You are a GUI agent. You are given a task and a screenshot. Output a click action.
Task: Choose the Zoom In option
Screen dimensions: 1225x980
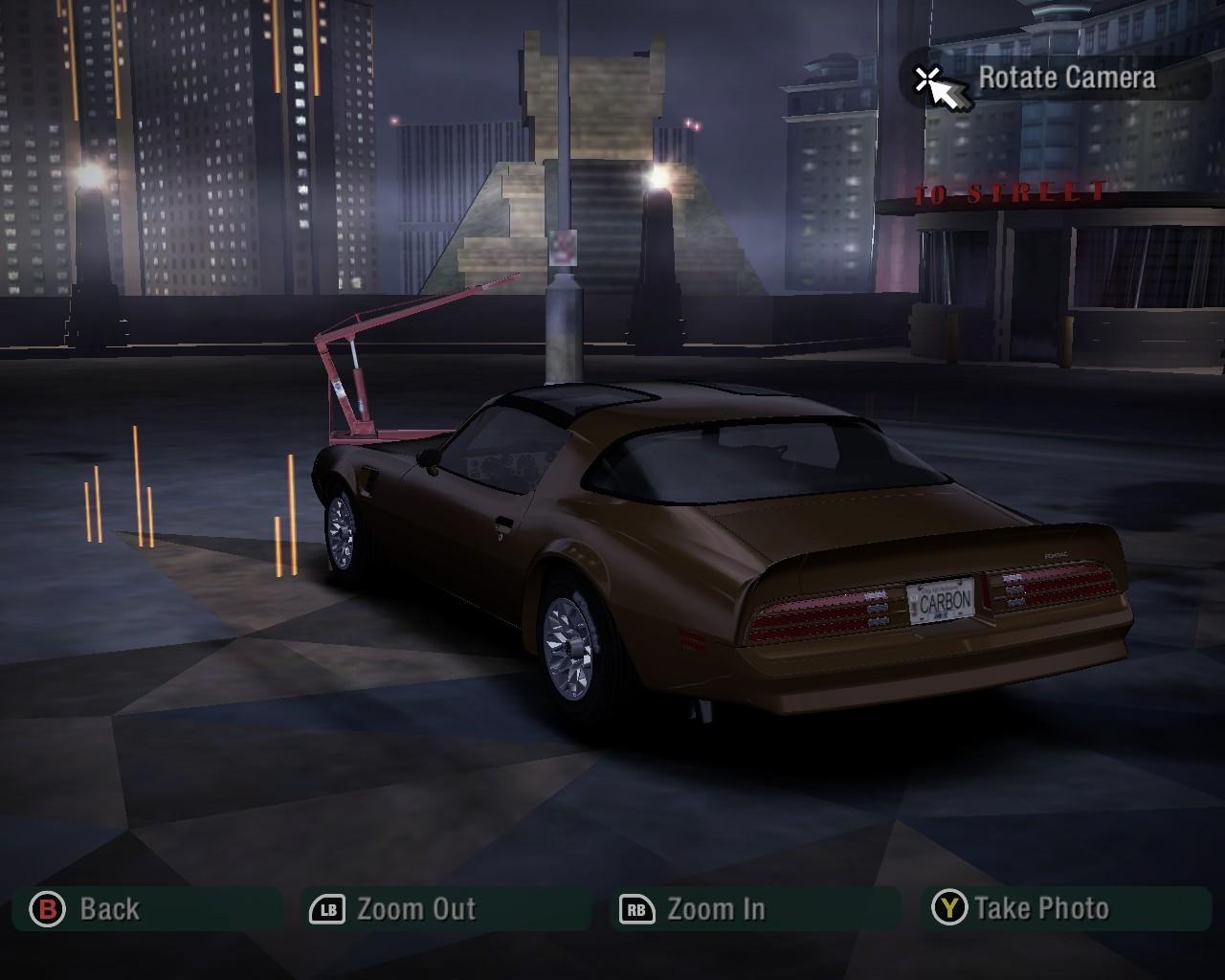695,908
